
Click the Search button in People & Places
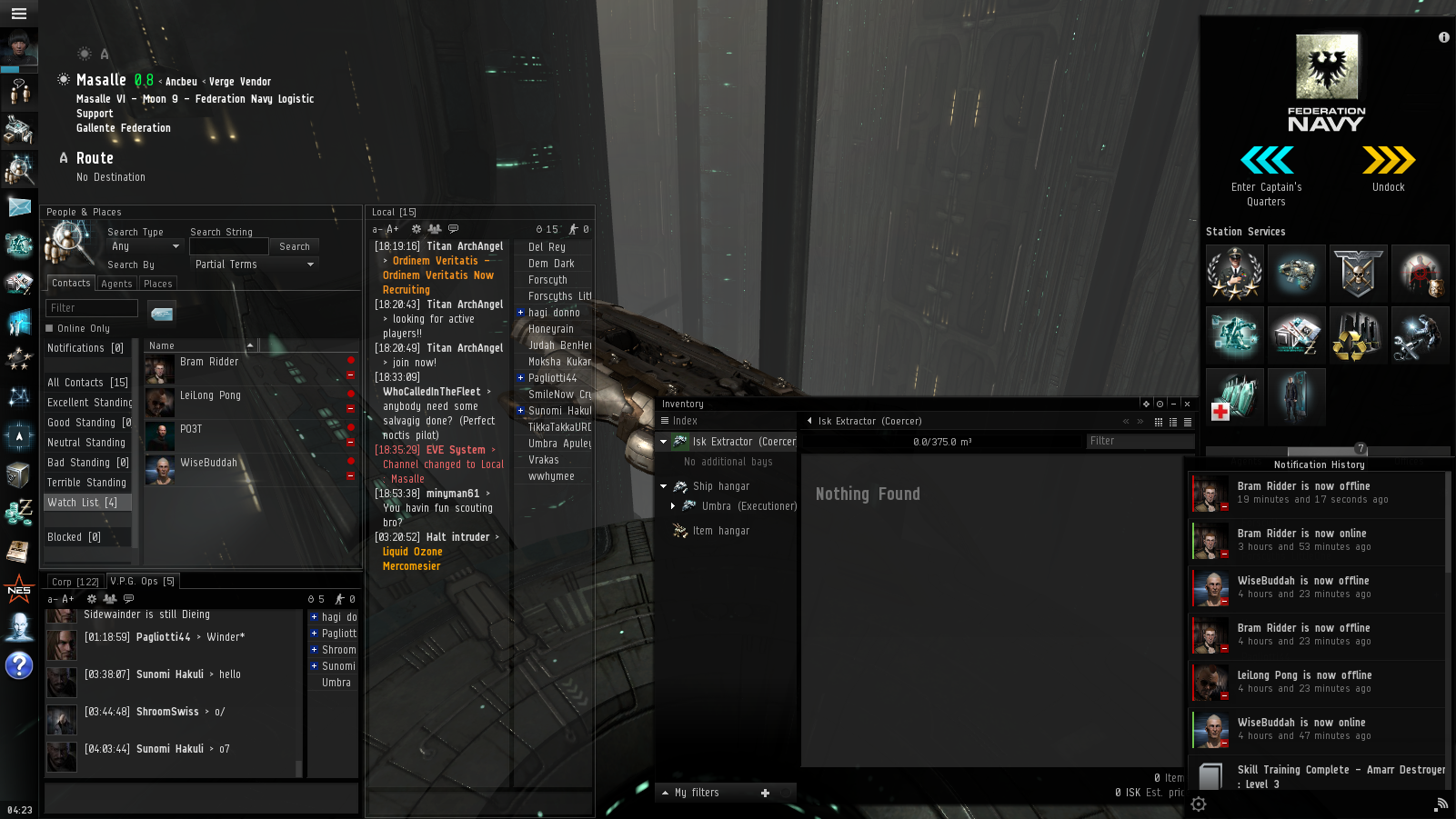click(295, 246)
